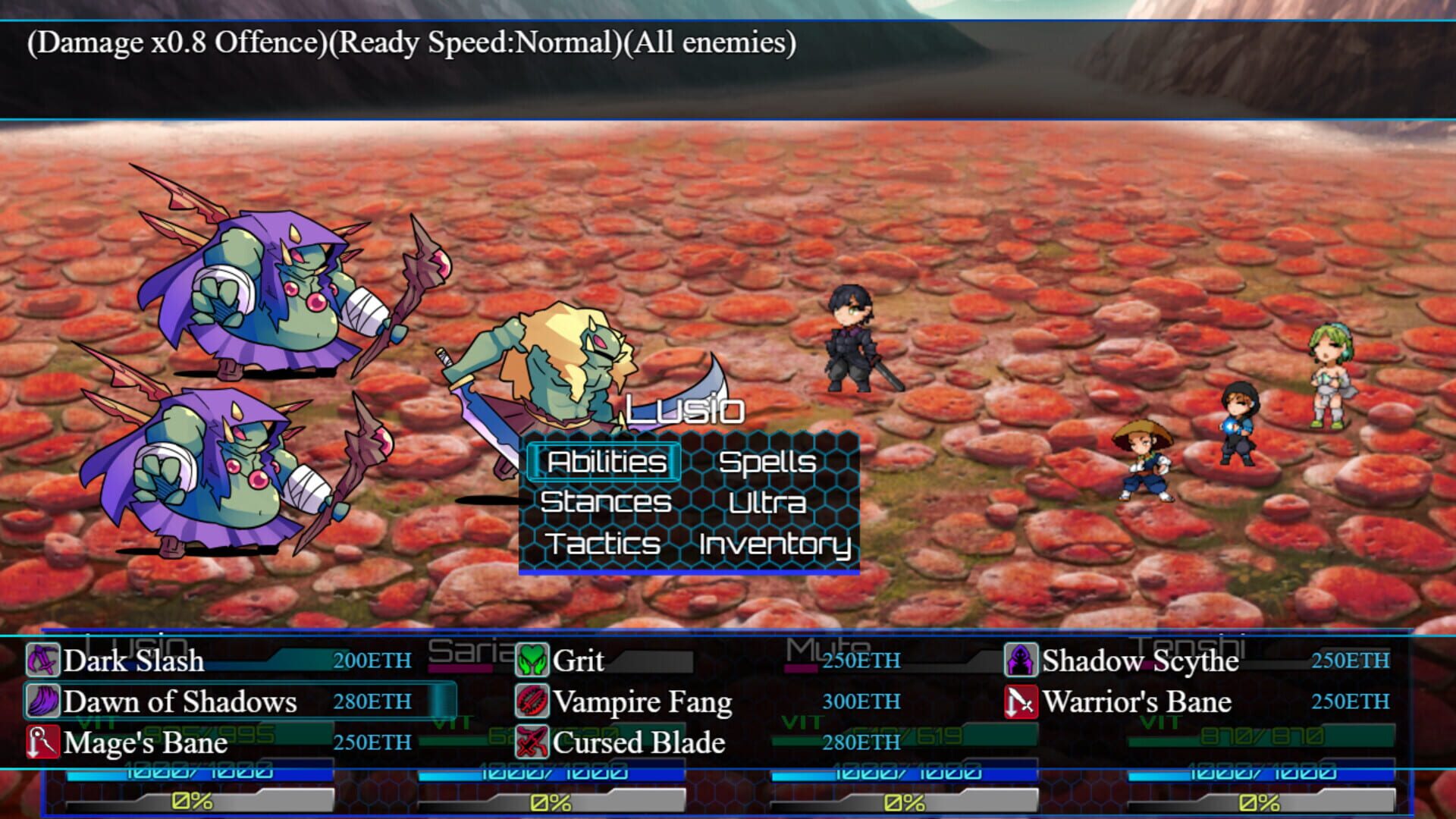Switch to the Spells command
The height and width of the screenshot is (819, 1456).
coord(768,461)
